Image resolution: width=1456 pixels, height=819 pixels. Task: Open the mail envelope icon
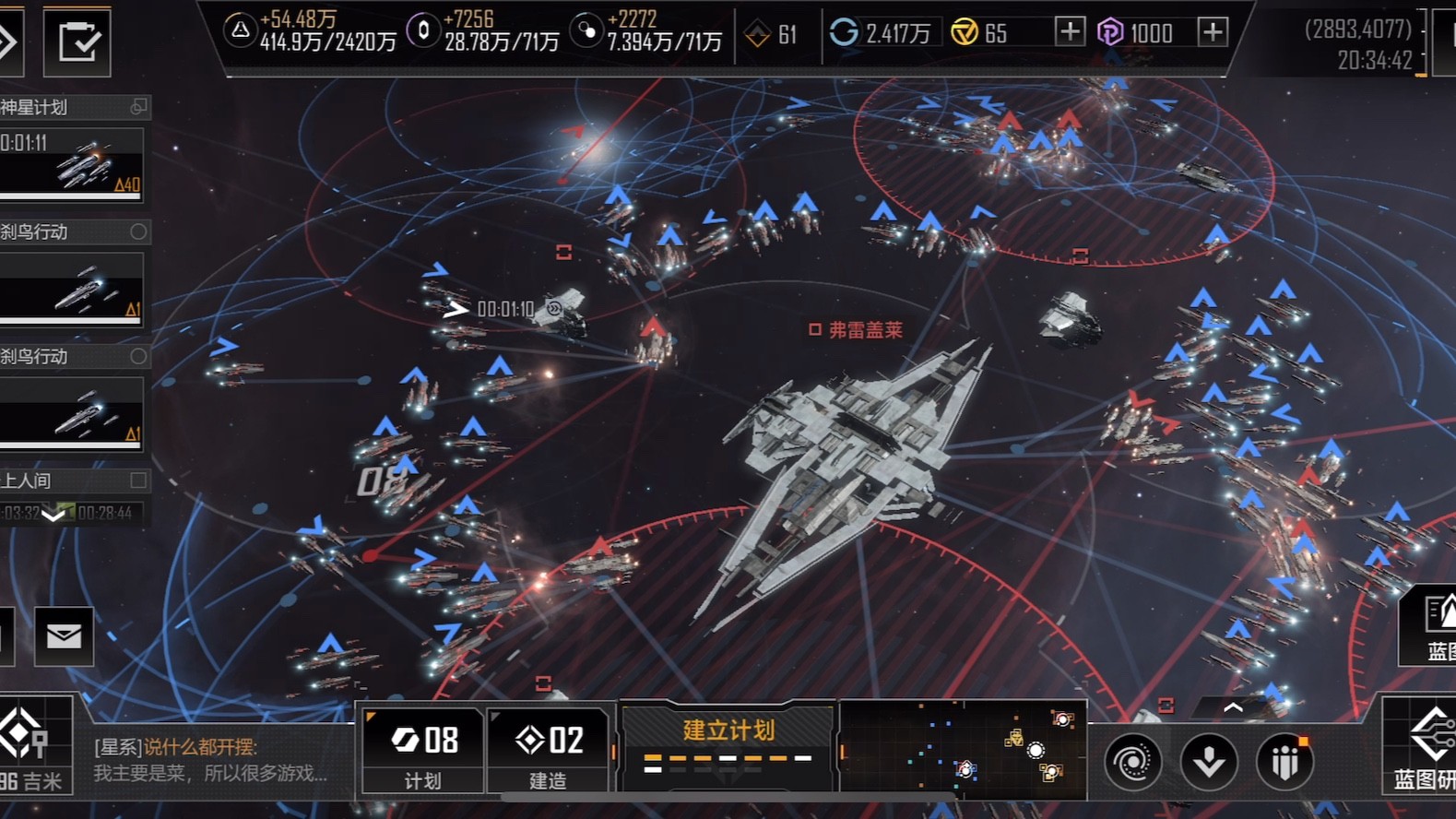pyautogui.click(x=62, y=636)
